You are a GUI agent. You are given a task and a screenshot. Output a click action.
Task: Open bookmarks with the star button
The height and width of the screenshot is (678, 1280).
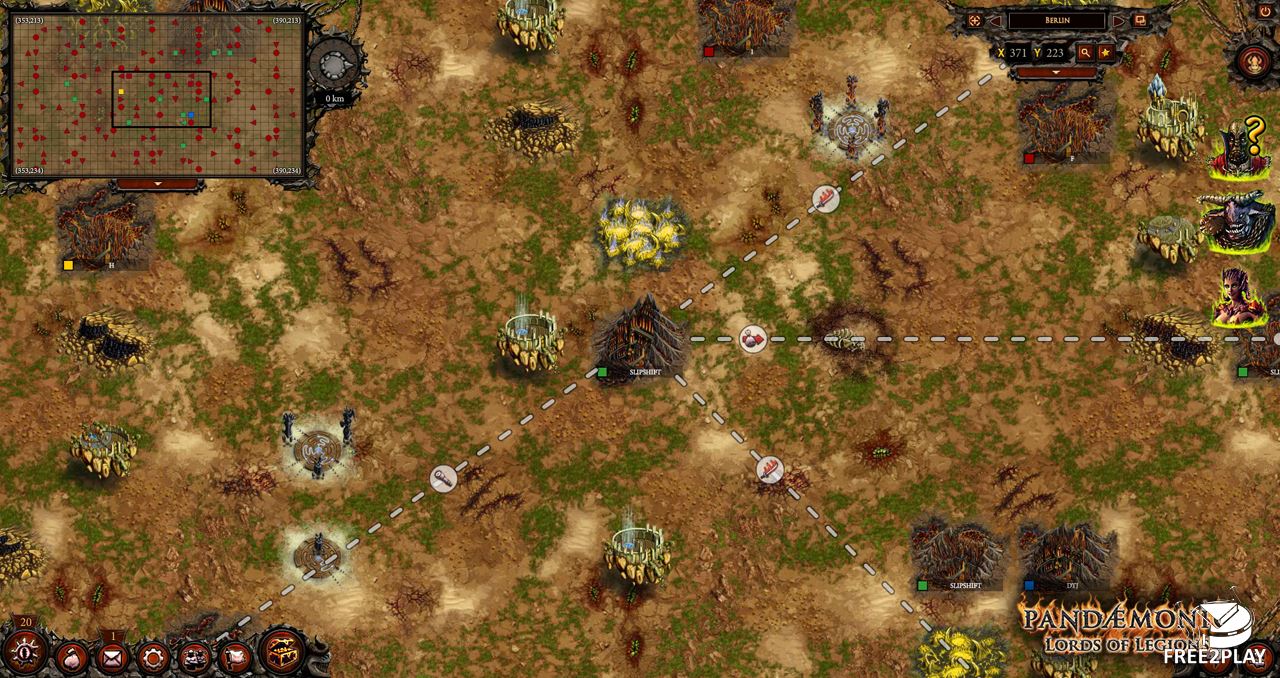click(x=1105, y=53)
